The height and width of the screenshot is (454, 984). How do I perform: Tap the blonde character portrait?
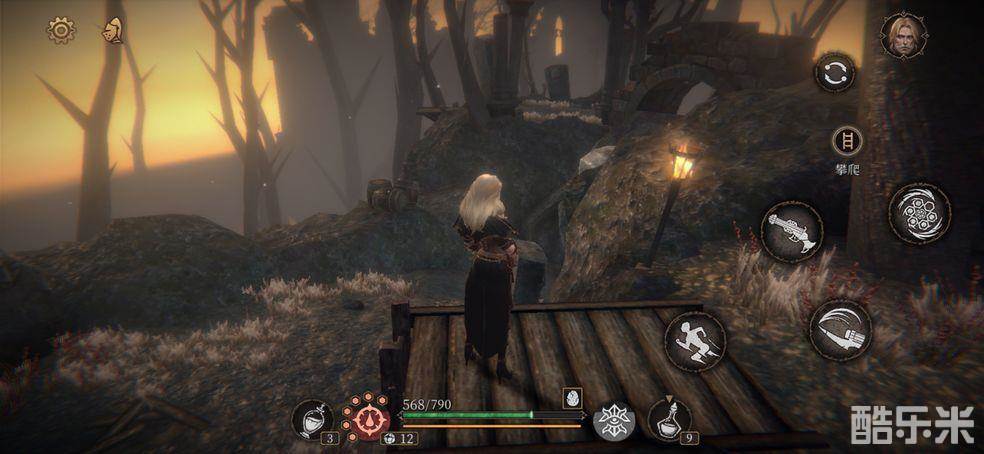pos(903,35)
